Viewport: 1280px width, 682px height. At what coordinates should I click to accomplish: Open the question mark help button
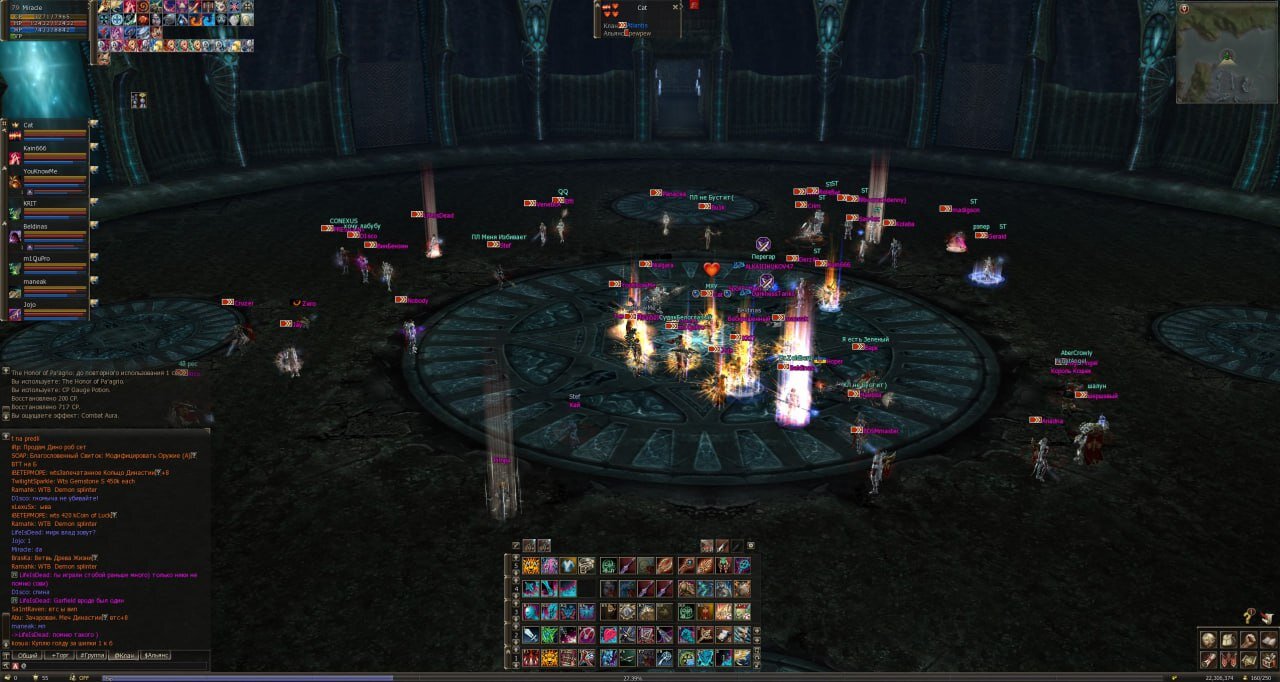pos(1248,617)
